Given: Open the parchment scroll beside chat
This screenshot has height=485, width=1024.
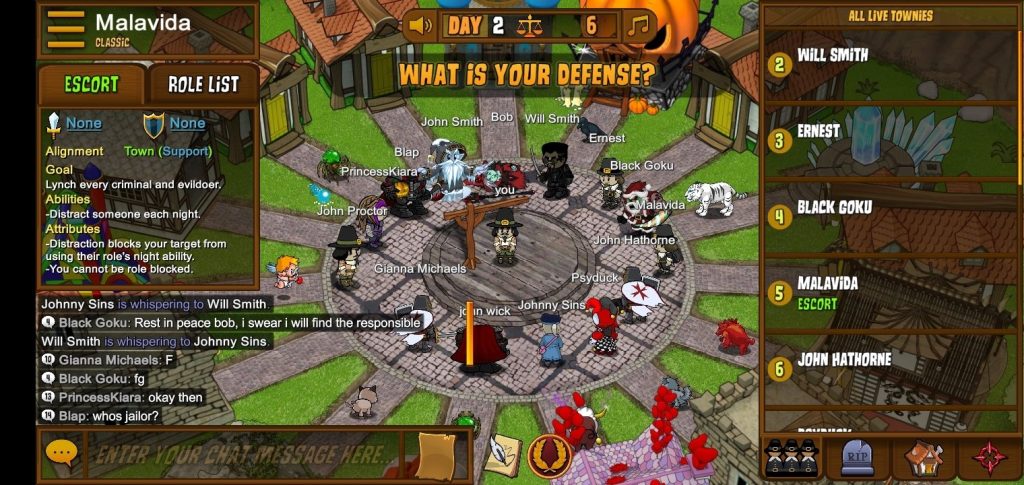Looking at the screenshot, I should tap(435, 456).
